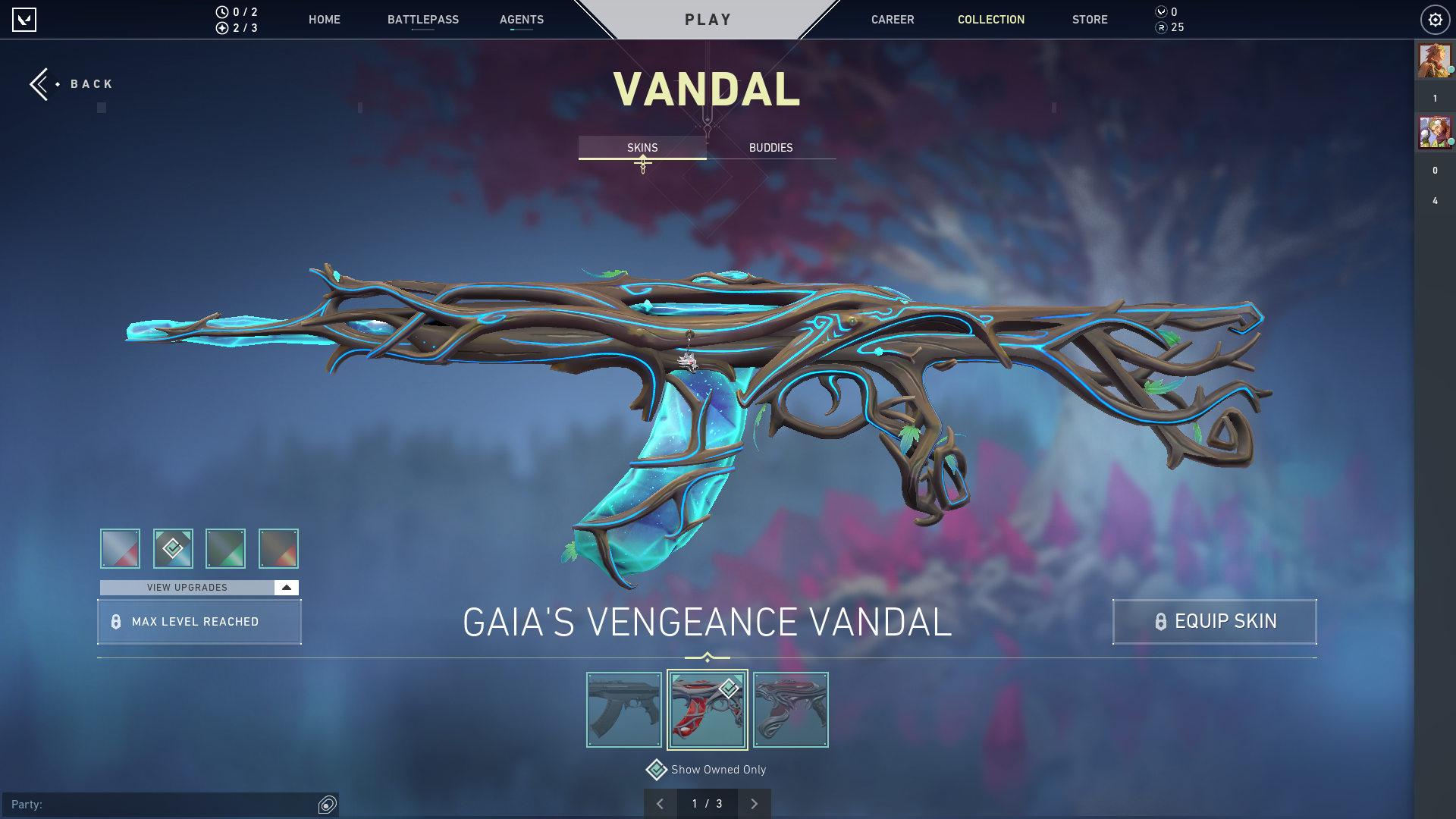1456x819 pixels.
Task: Click the Valorant logo in top-left corner
Action: [24, 20]
